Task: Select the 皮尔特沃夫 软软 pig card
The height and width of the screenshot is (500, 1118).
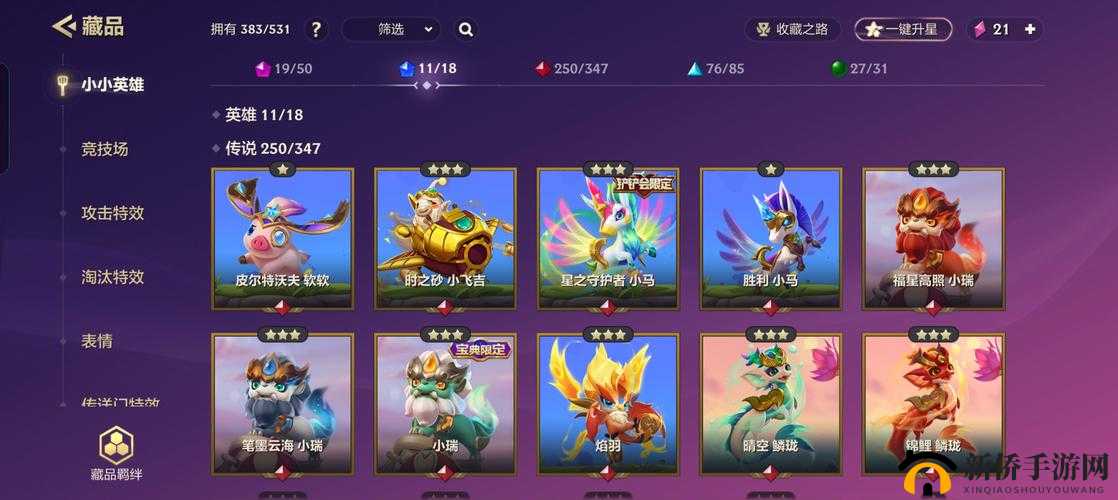Action: pyautogui.click(x=283, y=238)
